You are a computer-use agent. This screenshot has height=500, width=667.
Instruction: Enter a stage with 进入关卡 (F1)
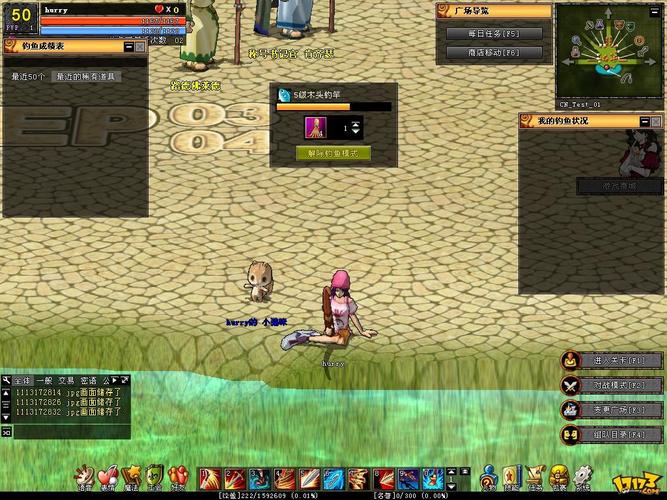(x=611, y=360)
